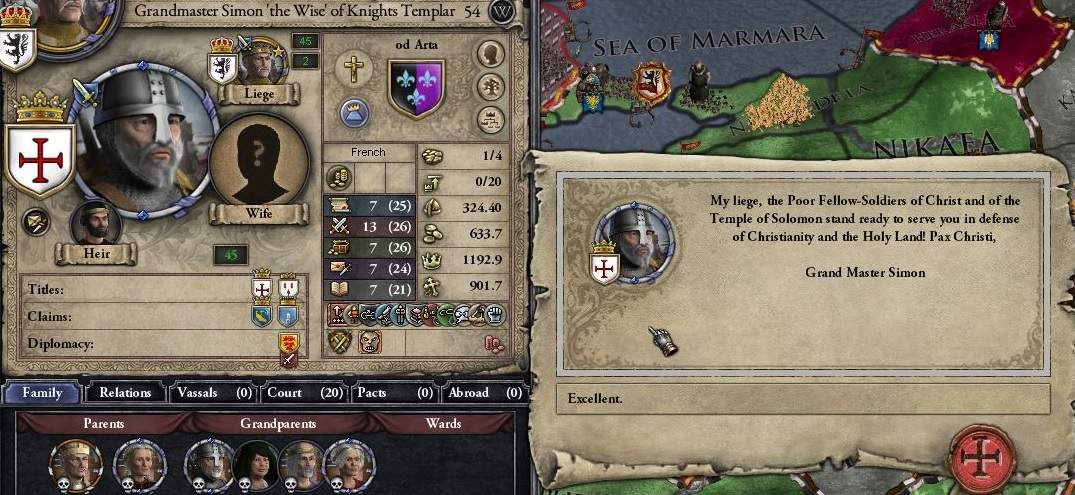Image resolution: width=1075 pixels, height=495 pixels.
Task: Click the gold cross religion icon
Action: click(x=354, y=69)
